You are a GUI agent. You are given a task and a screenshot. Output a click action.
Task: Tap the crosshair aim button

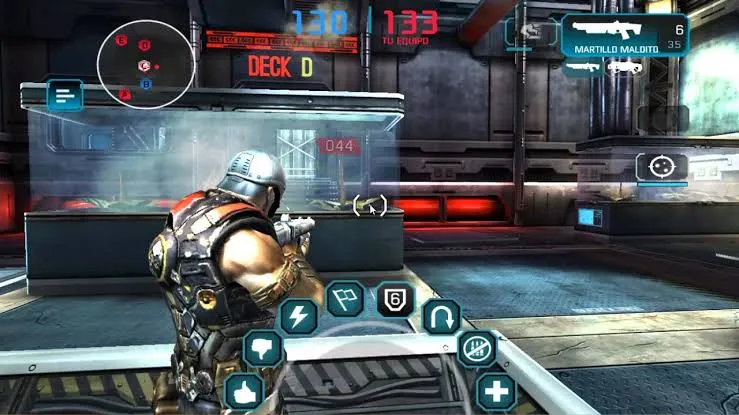[661, 166]
